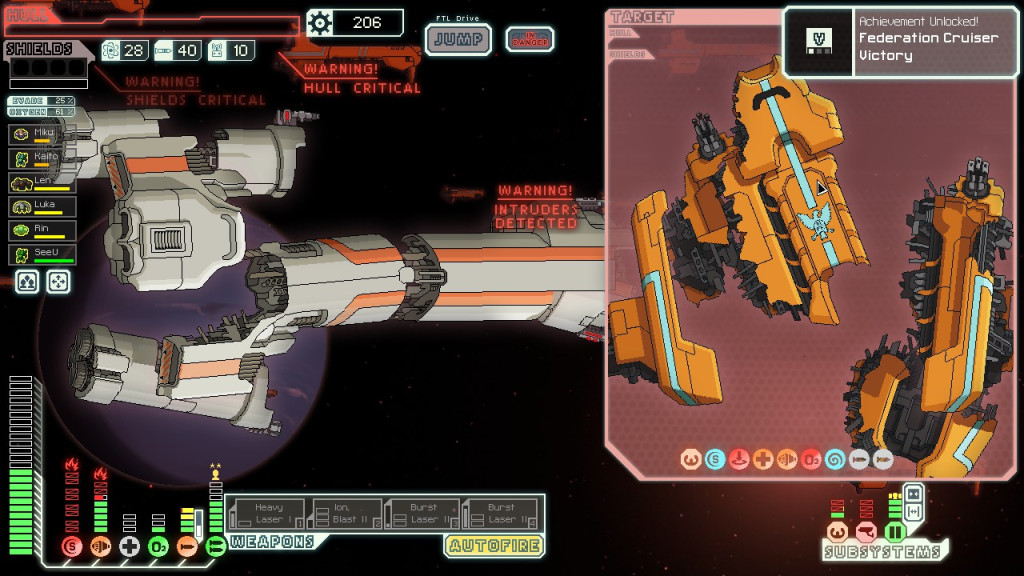Select crew member SeeU
1024x576 pixels.
click(x=42, y=254)
